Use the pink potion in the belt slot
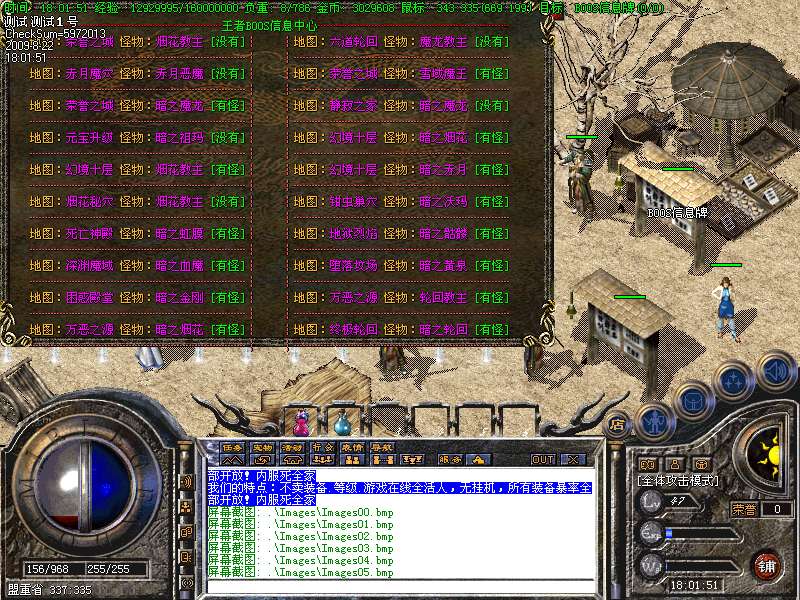The width and height of the screenshot is (800, 600). coord(302,420)
